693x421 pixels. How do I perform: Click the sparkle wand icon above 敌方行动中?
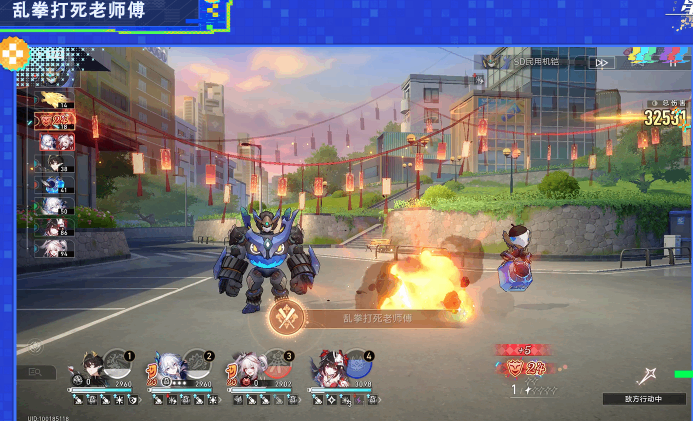click(x=646, y=377)
